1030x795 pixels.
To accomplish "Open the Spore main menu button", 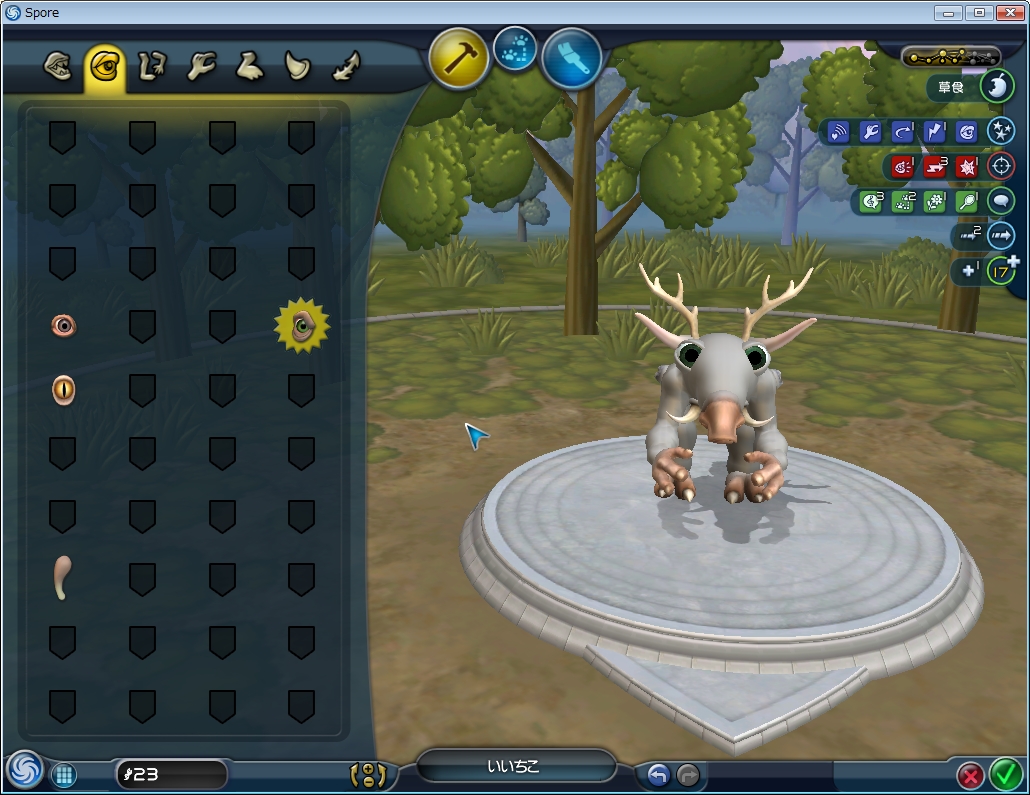I will click(x=24, y=771).
